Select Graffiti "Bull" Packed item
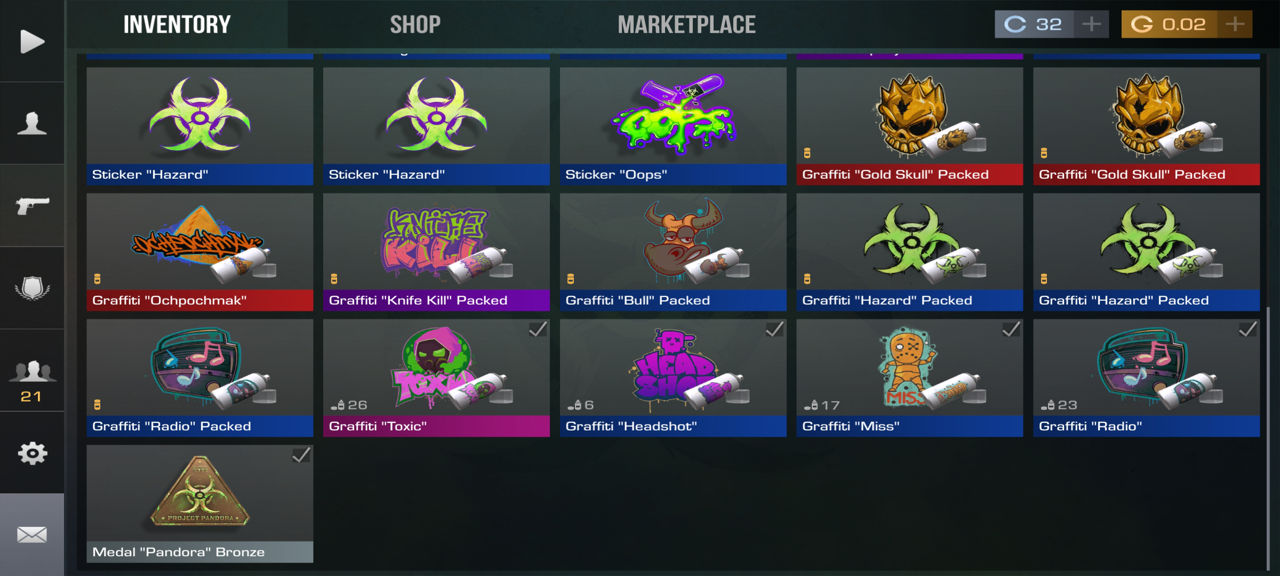 (x=673, y=251)
